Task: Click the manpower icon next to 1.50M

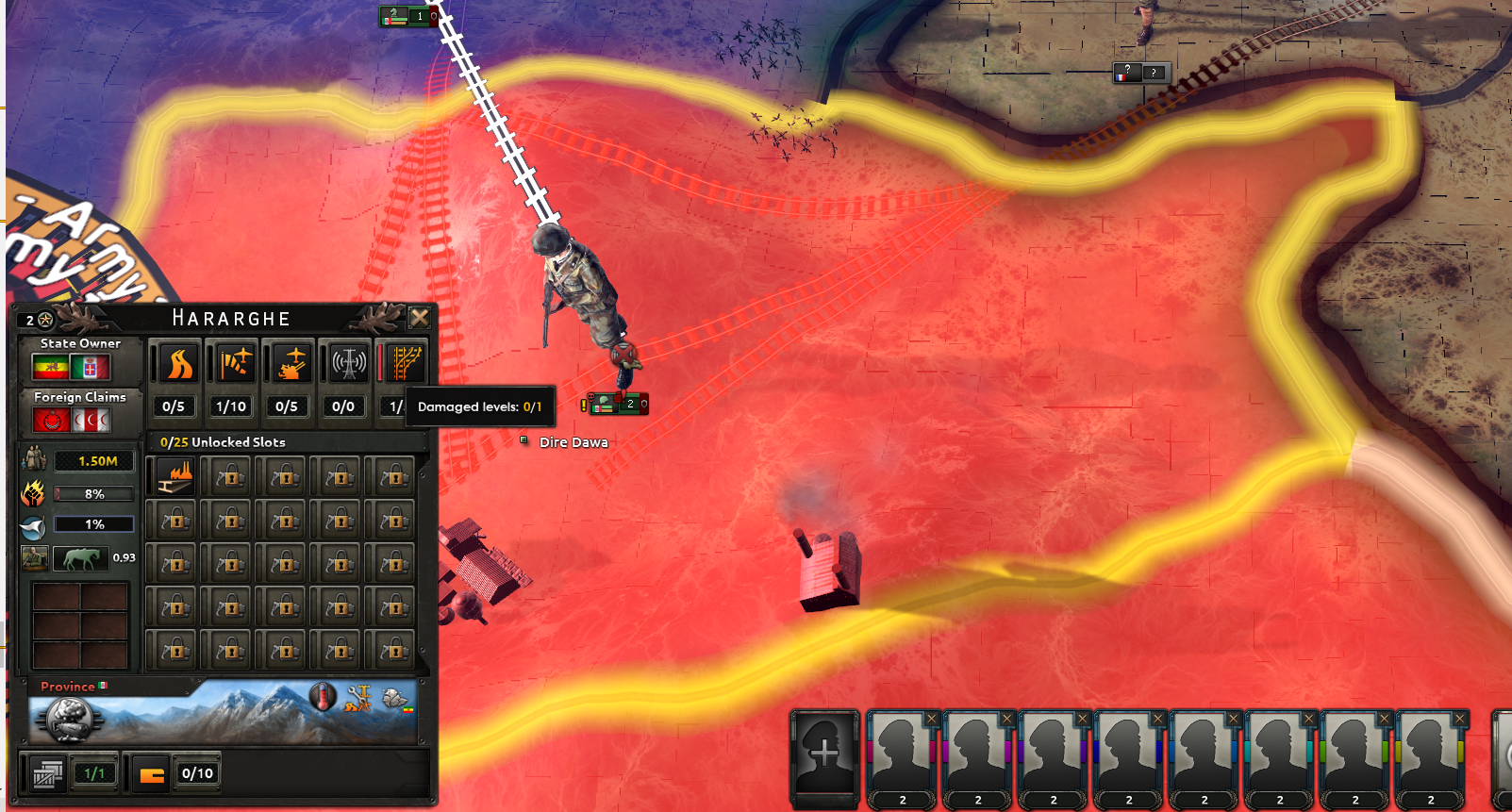Action: point(36,458)
